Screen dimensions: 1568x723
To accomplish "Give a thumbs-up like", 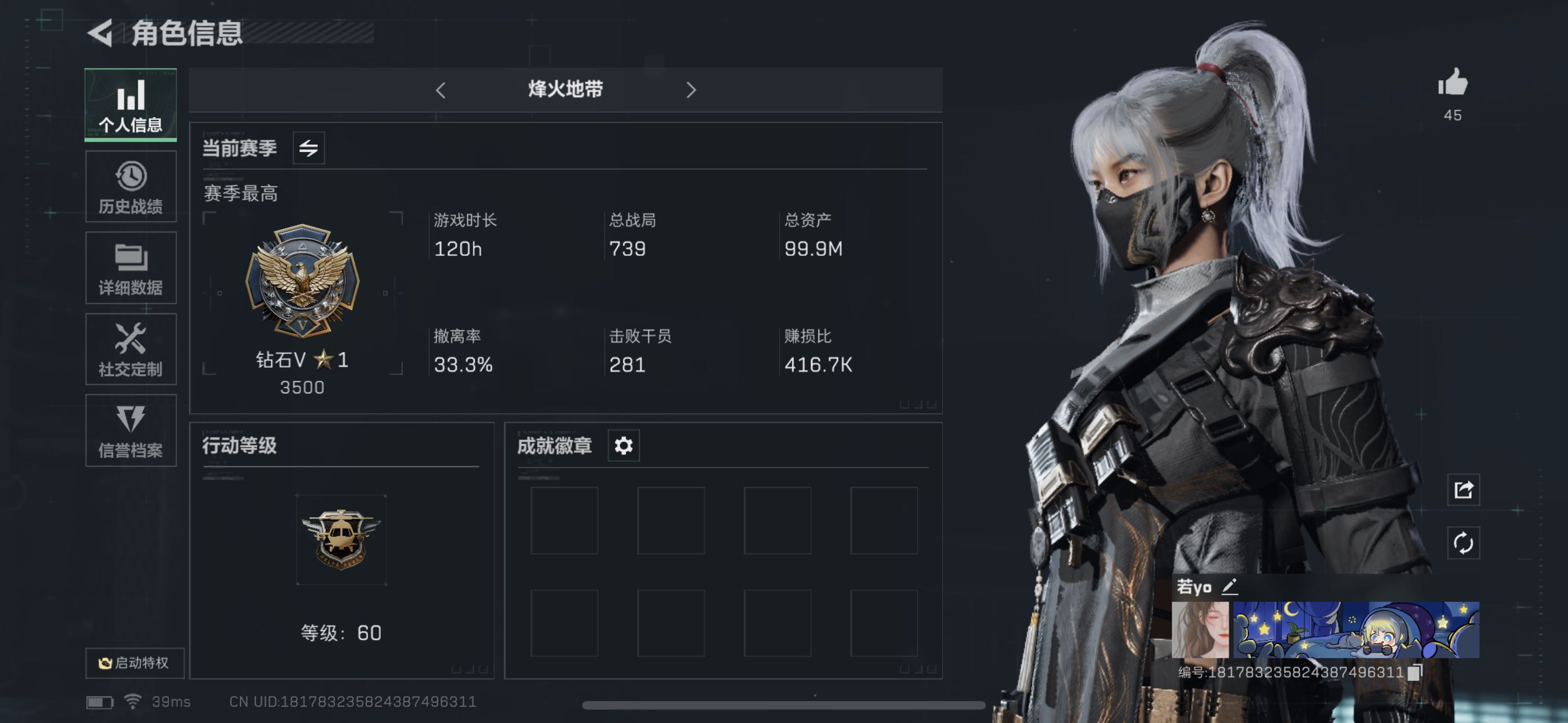I will tap(1453, 83).
